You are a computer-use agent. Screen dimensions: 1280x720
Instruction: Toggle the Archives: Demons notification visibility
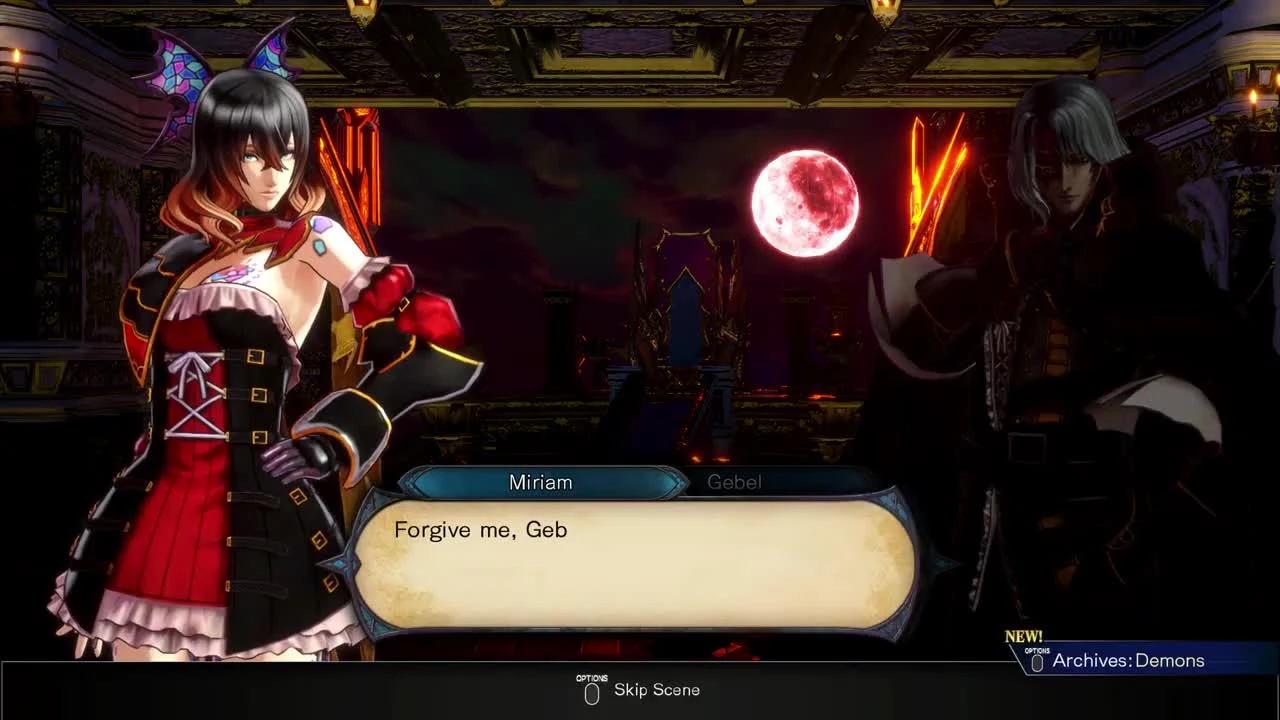point(1140,660)
